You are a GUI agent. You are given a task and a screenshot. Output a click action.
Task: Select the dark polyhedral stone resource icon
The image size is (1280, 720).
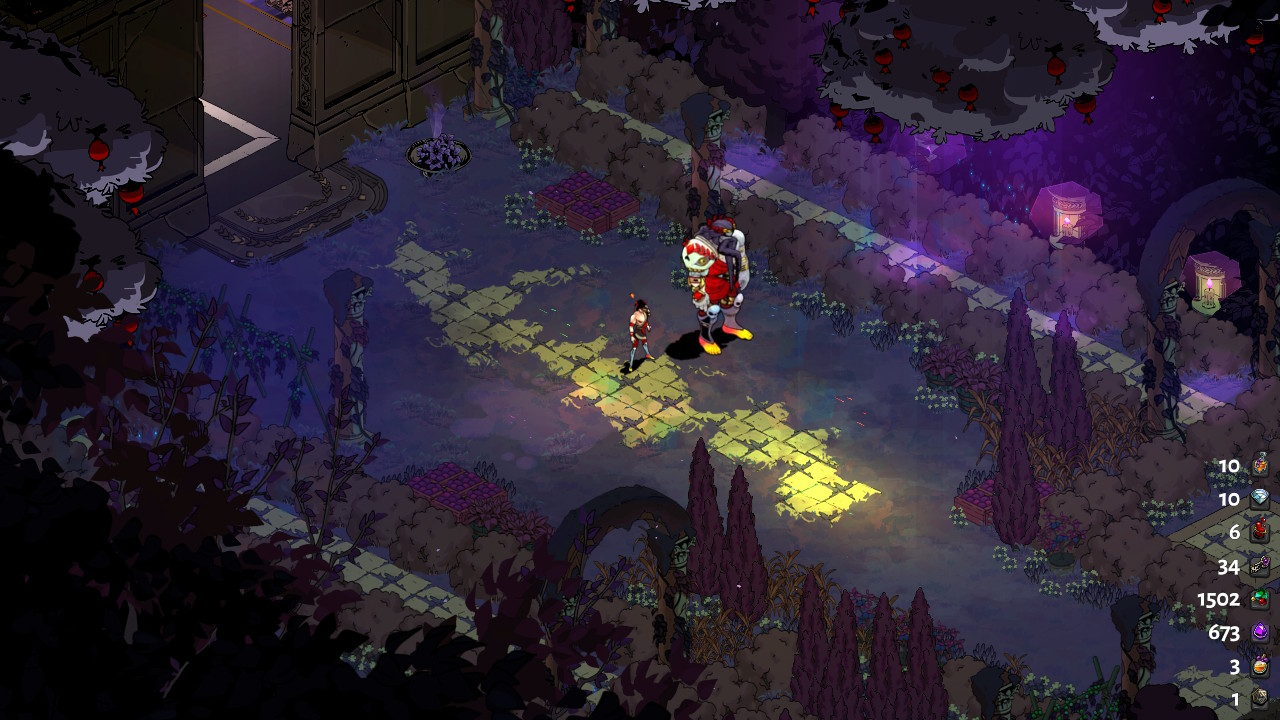[1260, 699]
